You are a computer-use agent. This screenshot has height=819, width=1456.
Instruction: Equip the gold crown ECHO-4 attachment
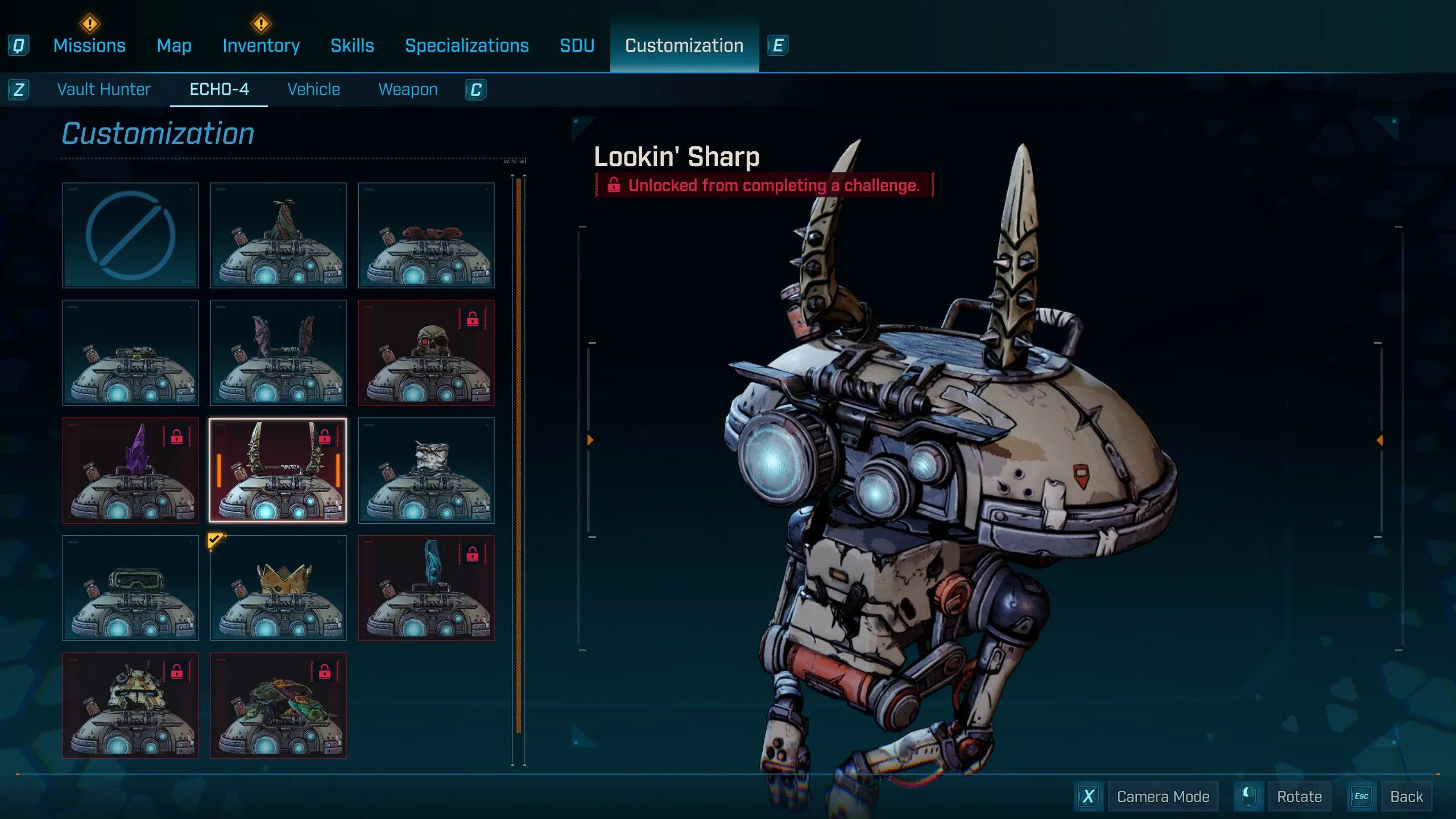[278, 588]
